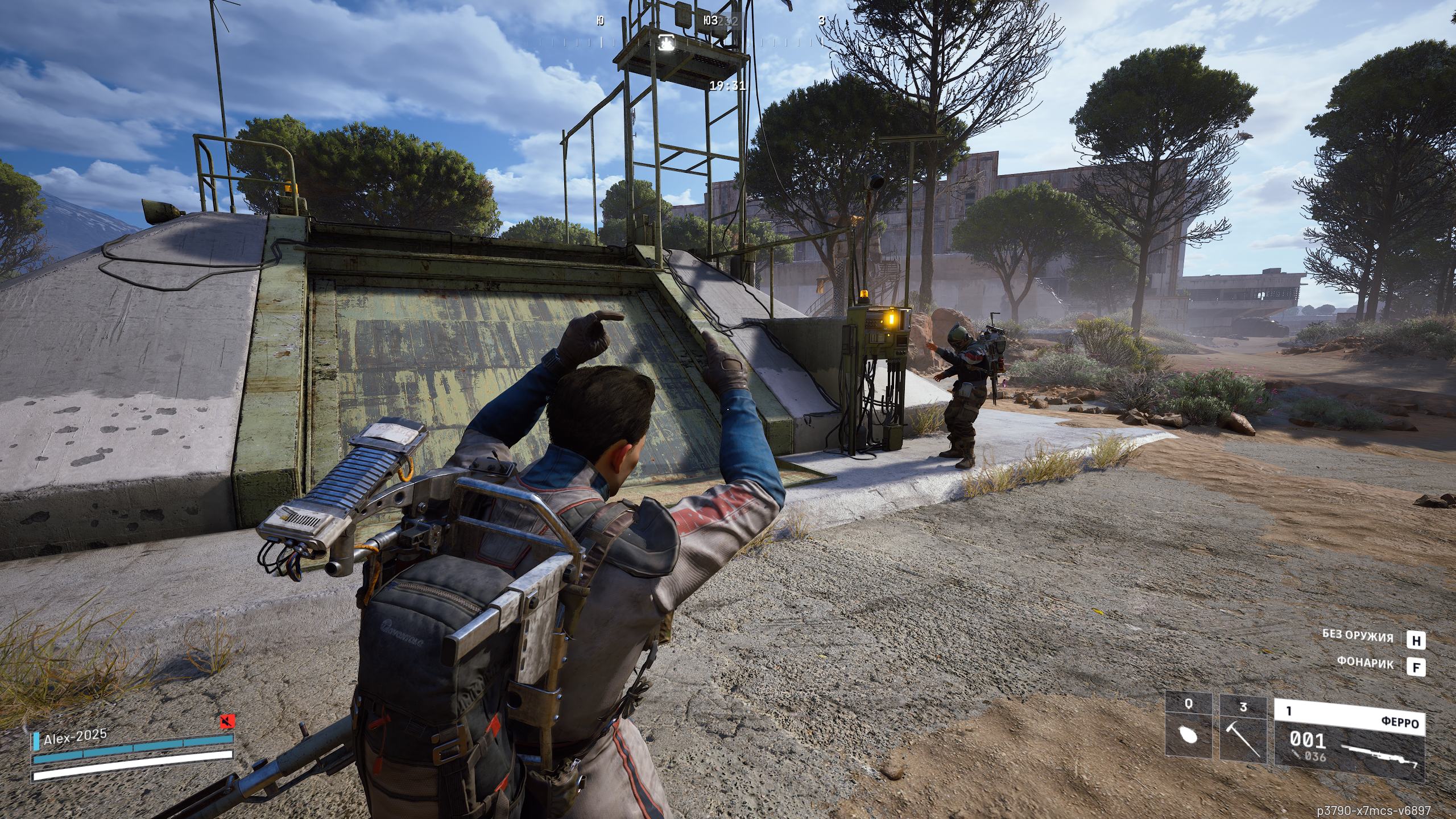Select the pickaxe tool slot
1456x819 pixels.
click(x=1243, y=729)
